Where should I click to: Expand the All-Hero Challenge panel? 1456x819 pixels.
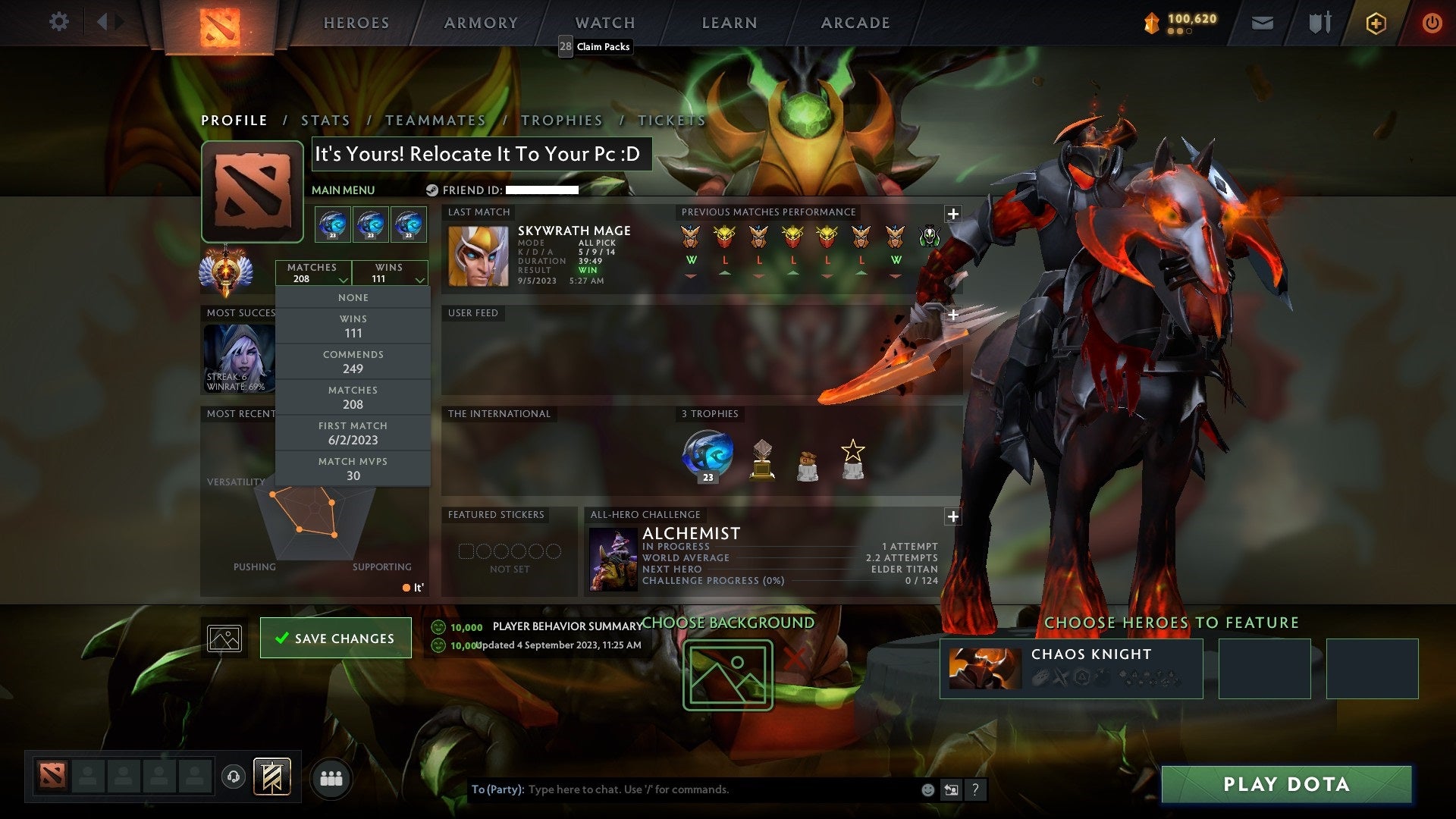[x=952, y=516]
